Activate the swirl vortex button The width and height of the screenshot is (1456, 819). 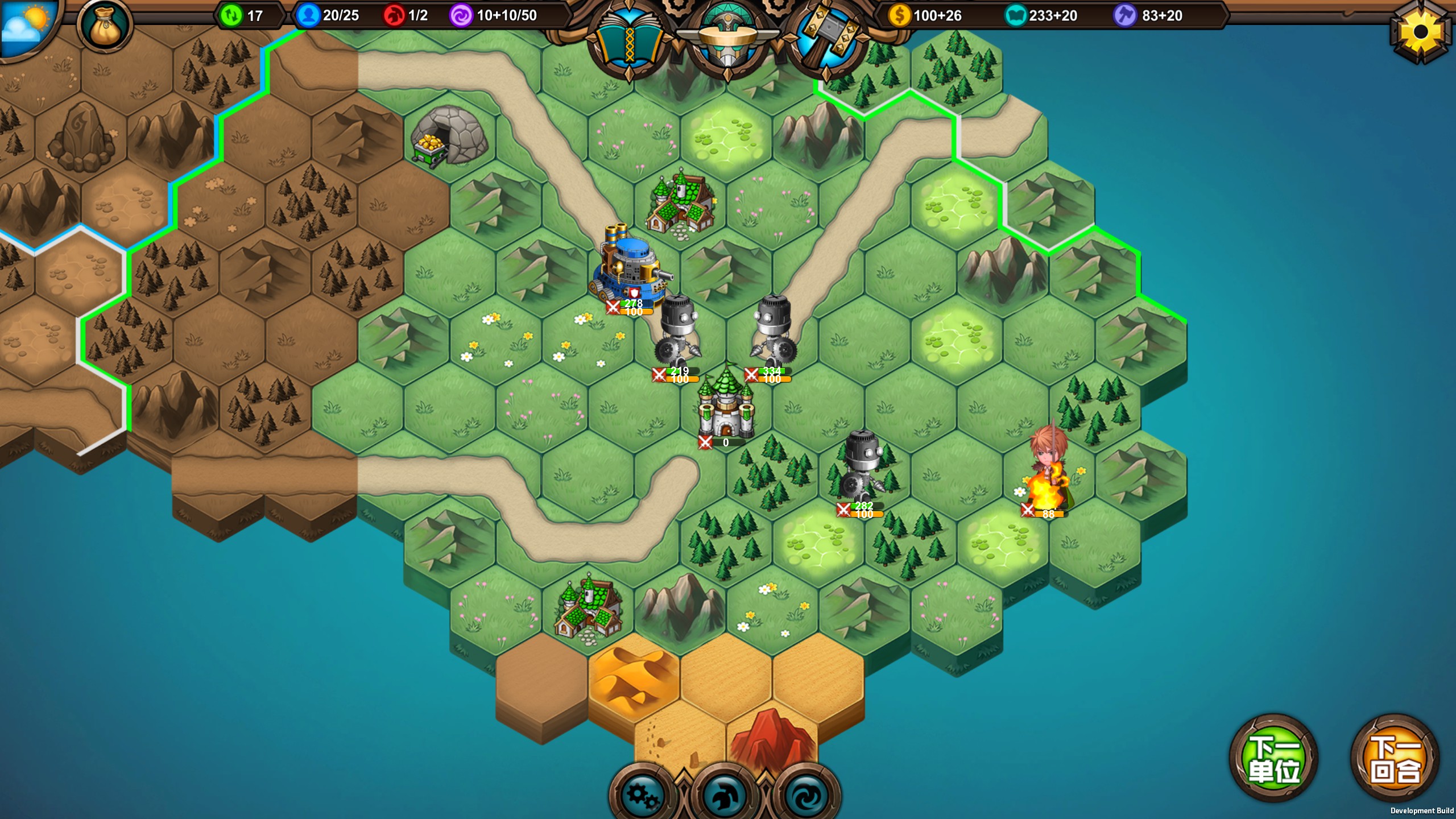[x=806, y=795]
